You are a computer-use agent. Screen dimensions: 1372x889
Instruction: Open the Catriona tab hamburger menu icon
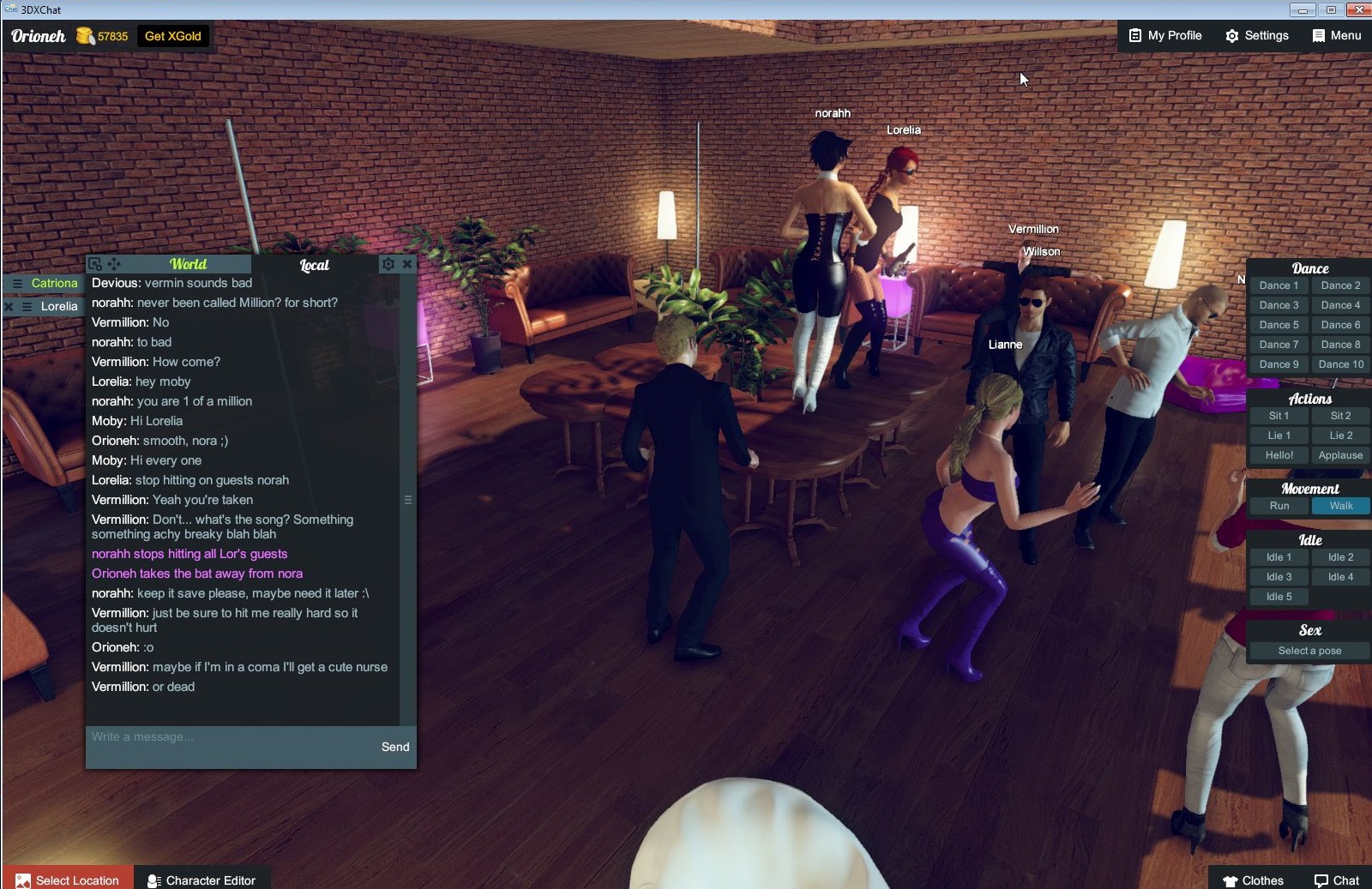pos(15,283)
